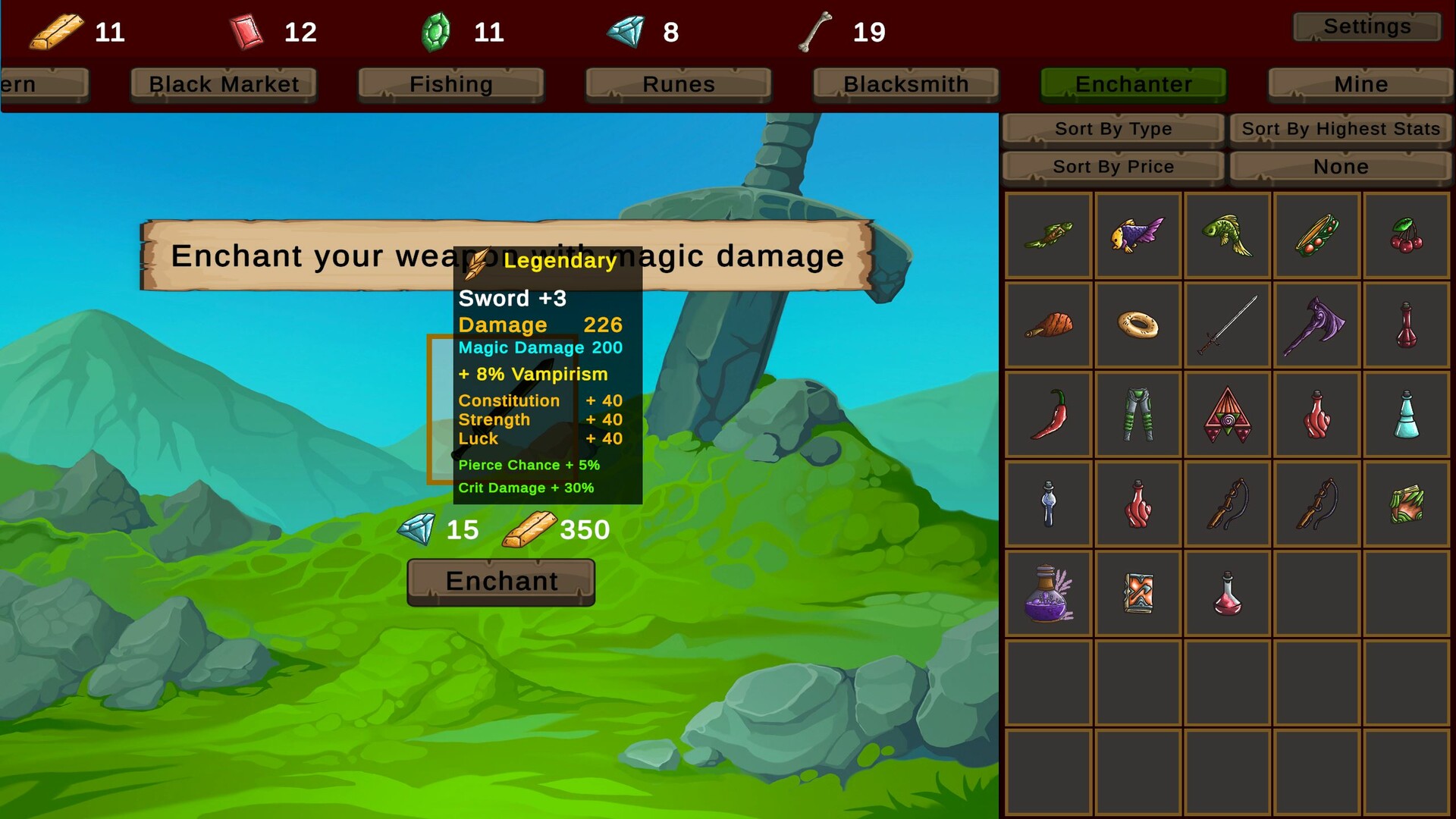1456x819 pixels.
Task: Pick the cherries item from the inventory
Action: click(1406, 234)
